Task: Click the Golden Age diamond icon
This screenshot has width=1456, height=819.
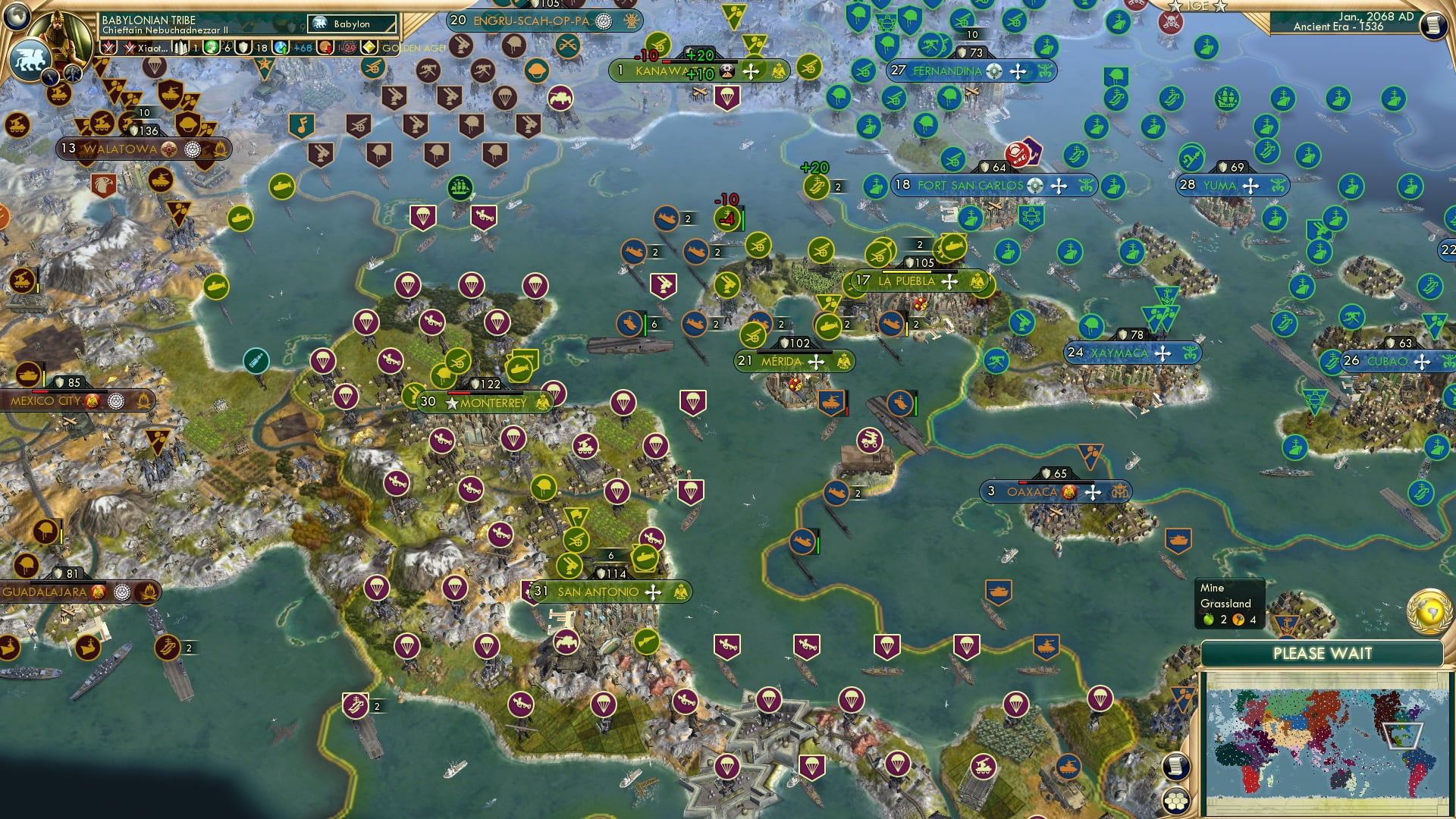Action: point(369,47)
